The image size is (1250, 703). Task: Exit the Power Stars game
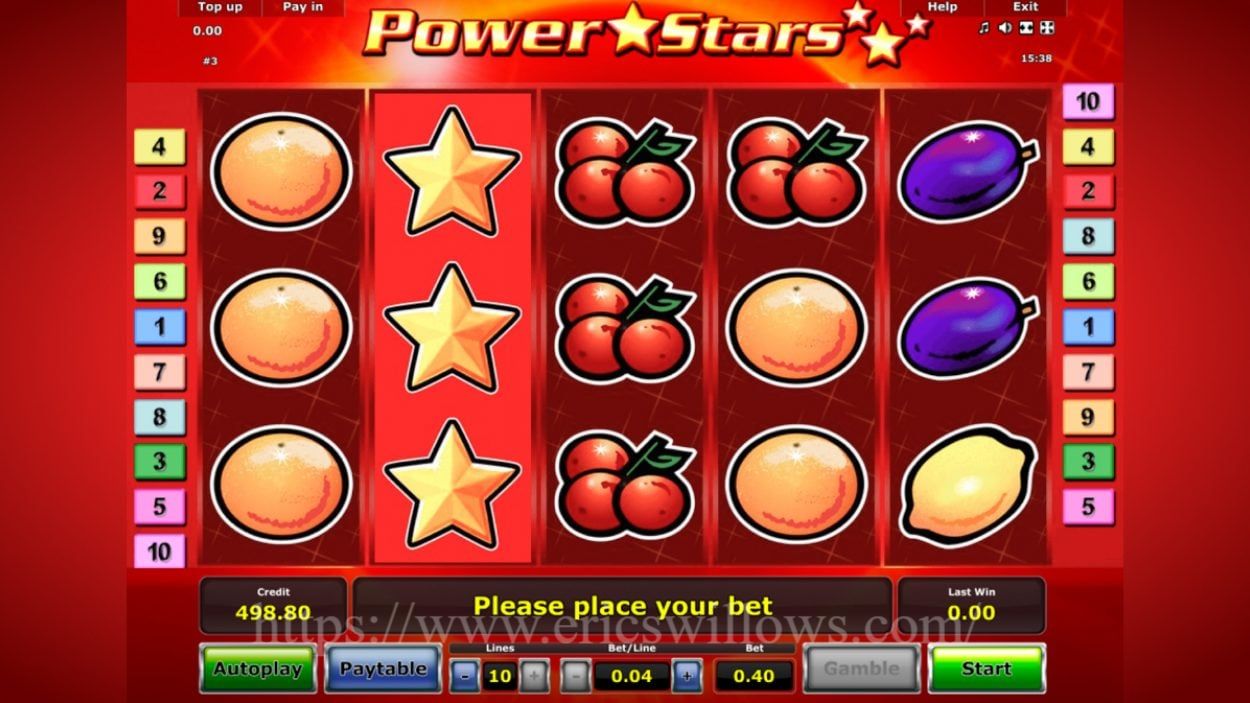1025,7
